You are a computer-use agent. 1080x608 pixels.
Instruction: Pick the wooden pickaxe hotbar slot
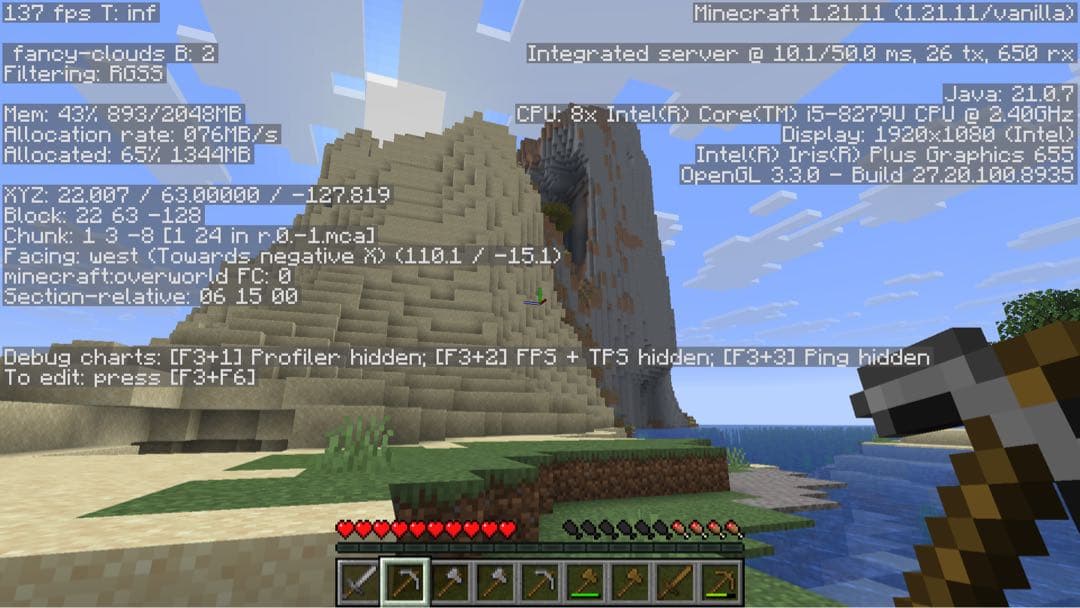pos(723,582)
